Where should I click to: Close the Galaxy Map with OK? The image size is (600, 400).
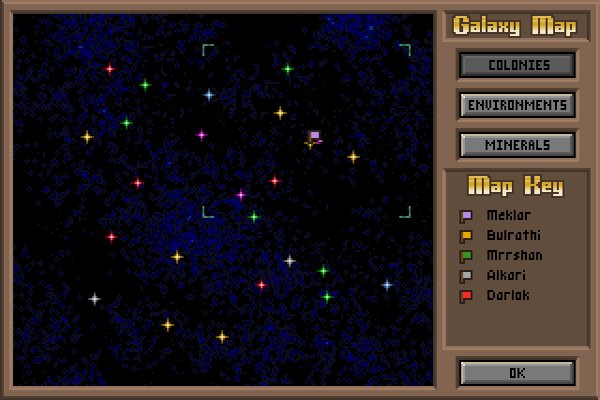(517, 373)
